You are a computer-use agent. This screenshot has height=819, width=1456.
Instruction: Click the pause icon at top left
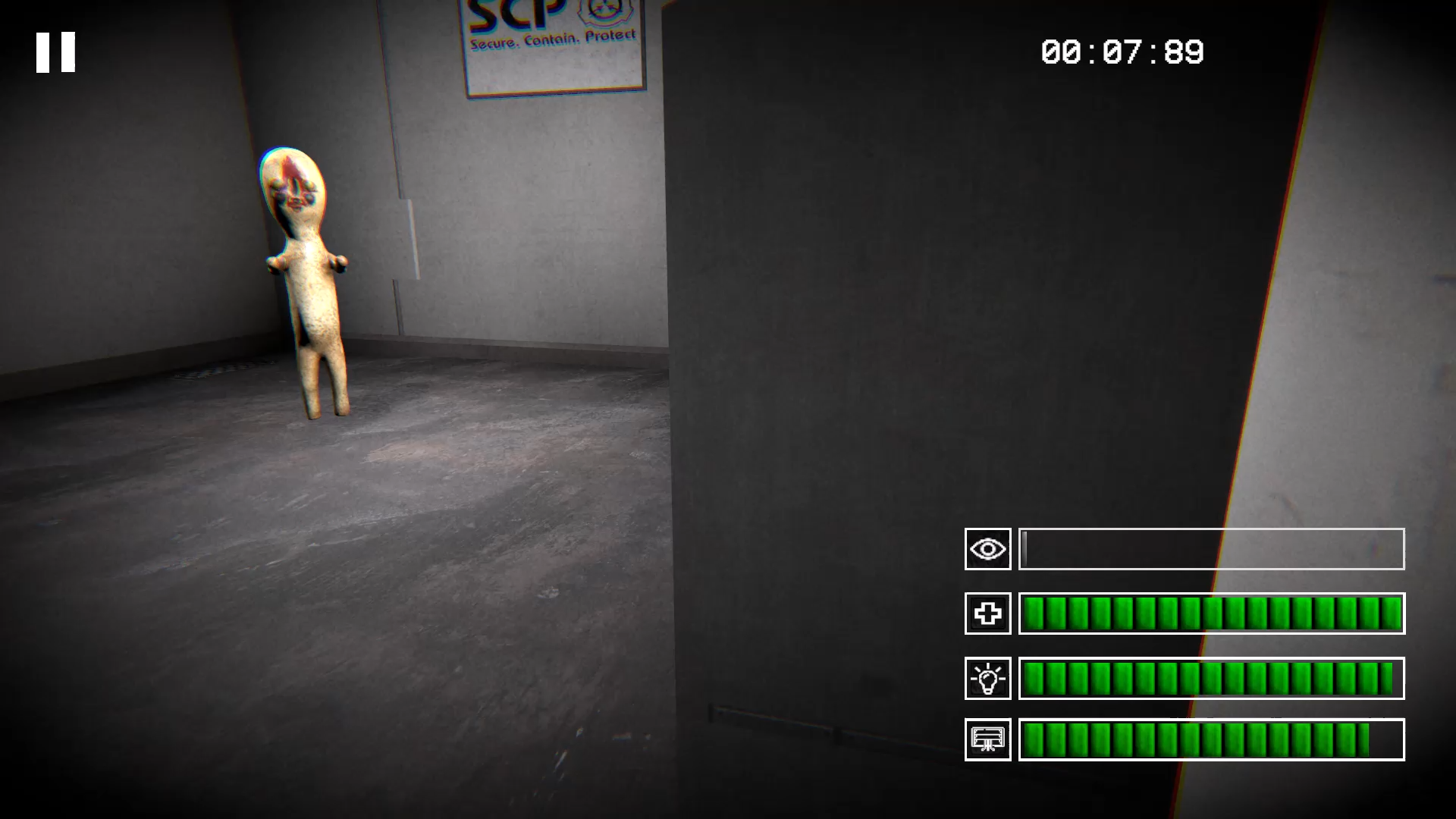(55, 51)
